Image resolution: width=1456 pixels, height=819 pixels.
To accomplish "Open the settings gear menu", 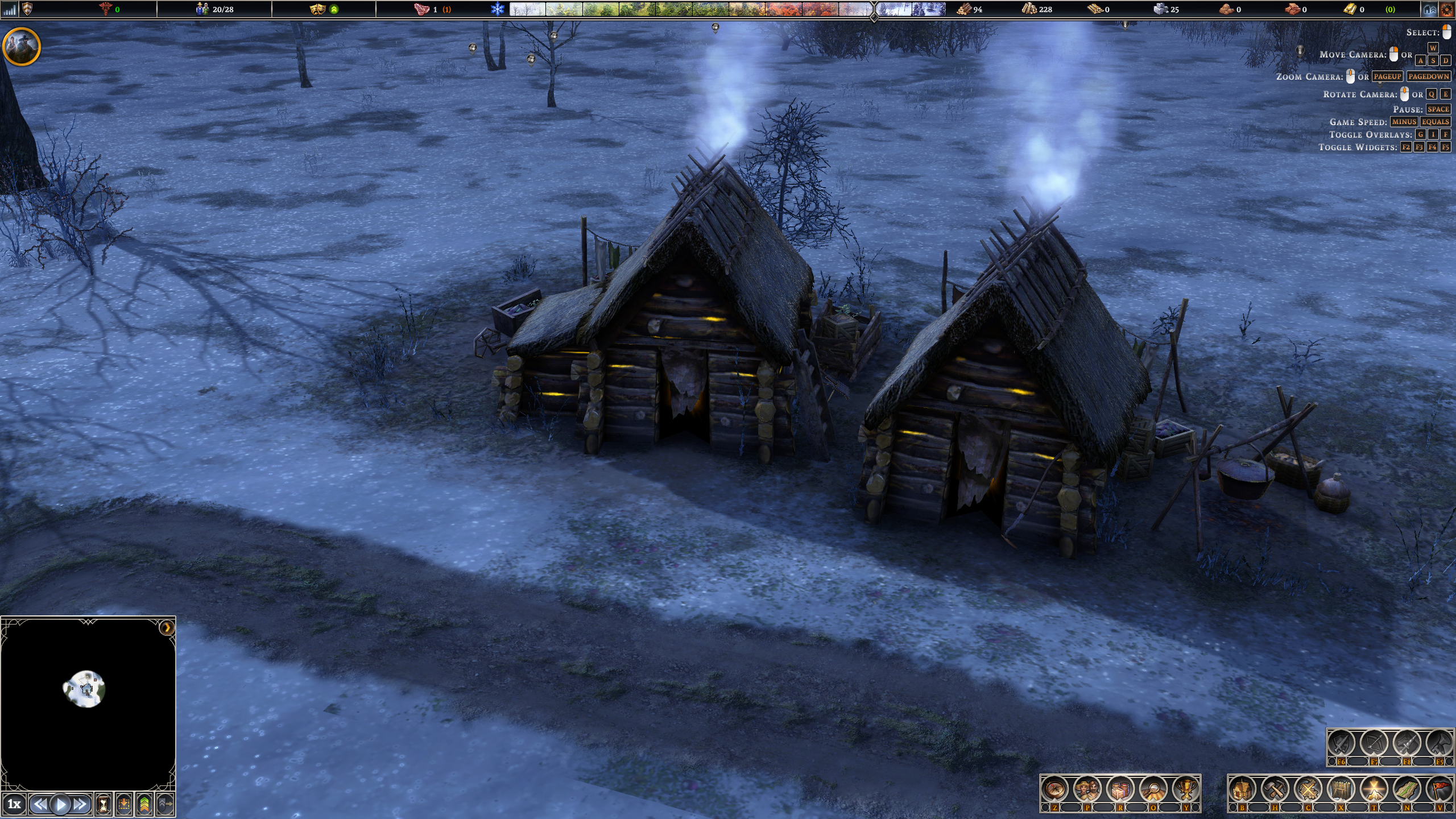I will [x=1446, y=9].
